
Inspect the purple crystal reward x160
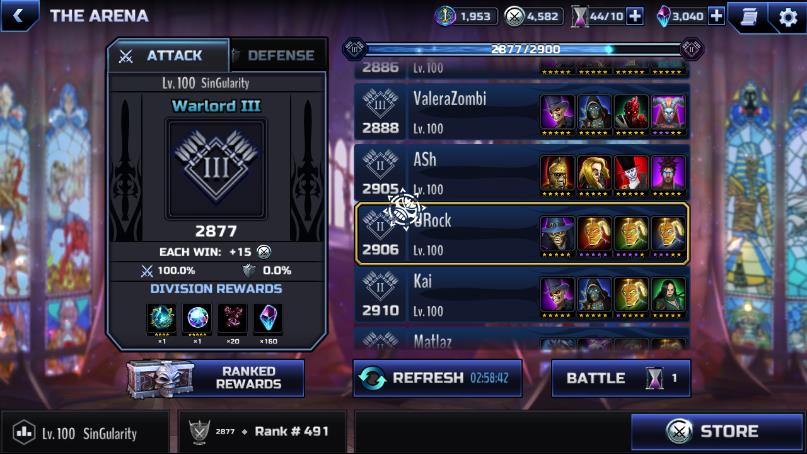click(268, 319)
